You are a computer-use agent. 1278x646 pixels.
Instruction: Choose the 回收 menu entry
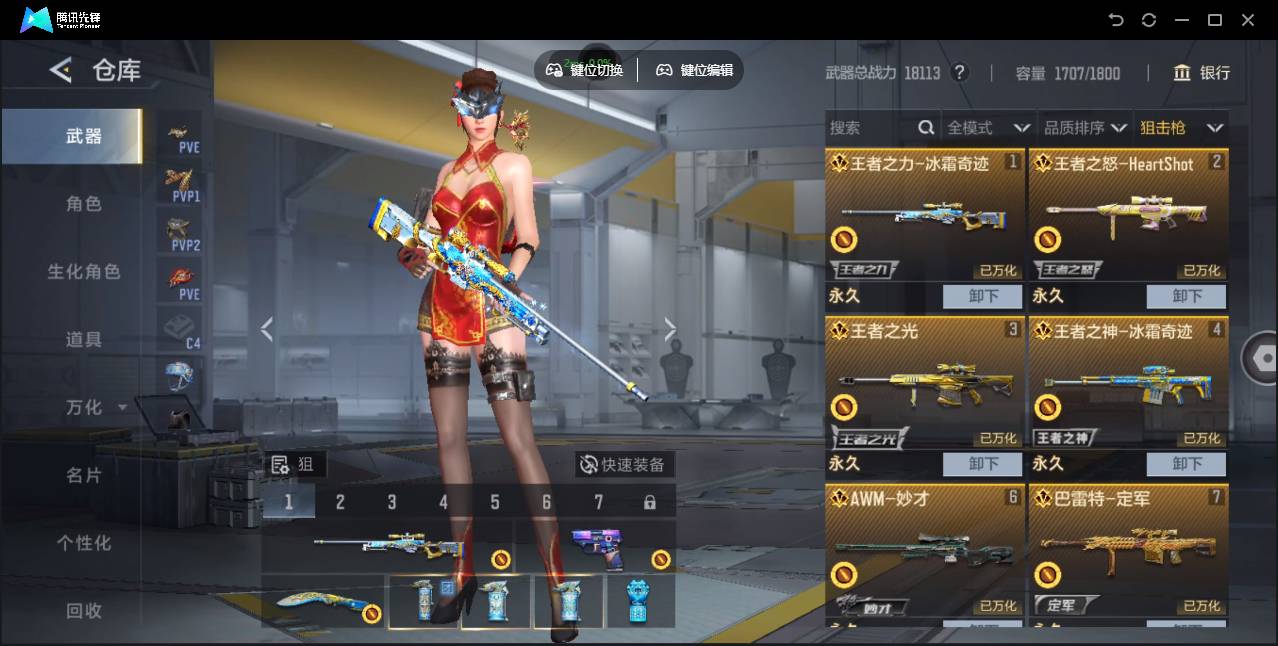(84, 610)
